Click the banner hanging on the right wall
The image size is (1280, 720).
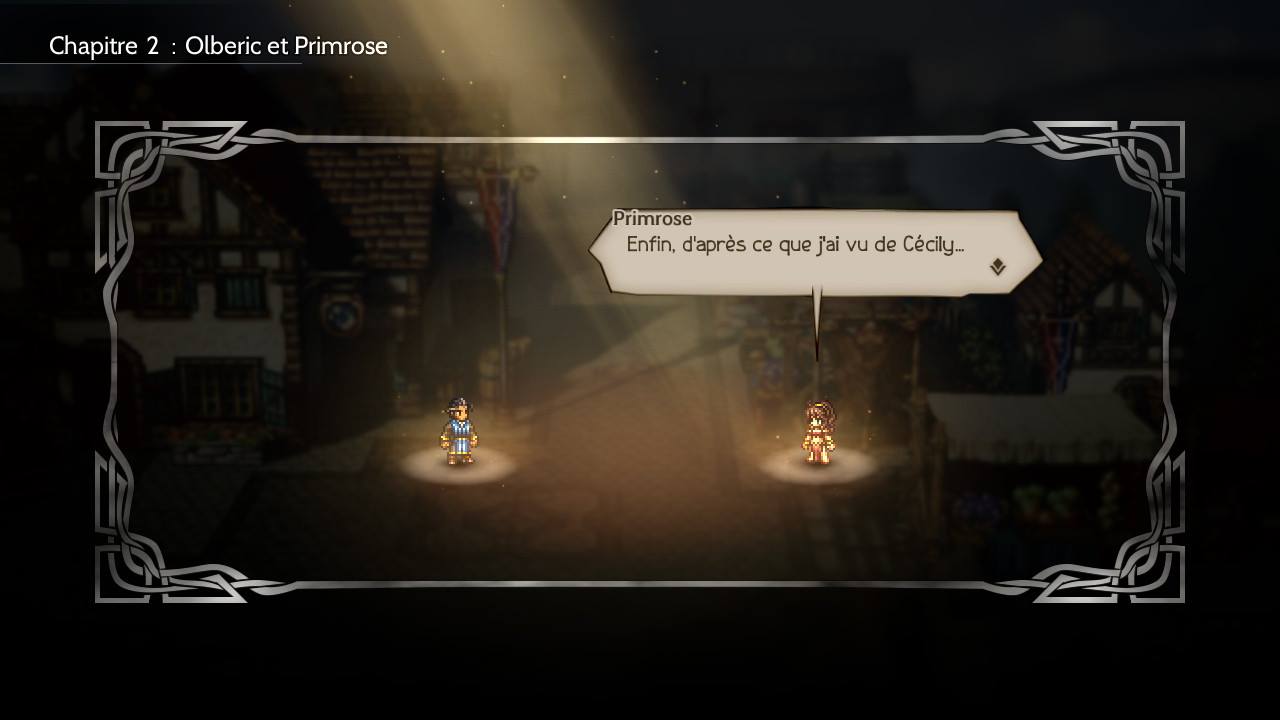(1057, 345)
